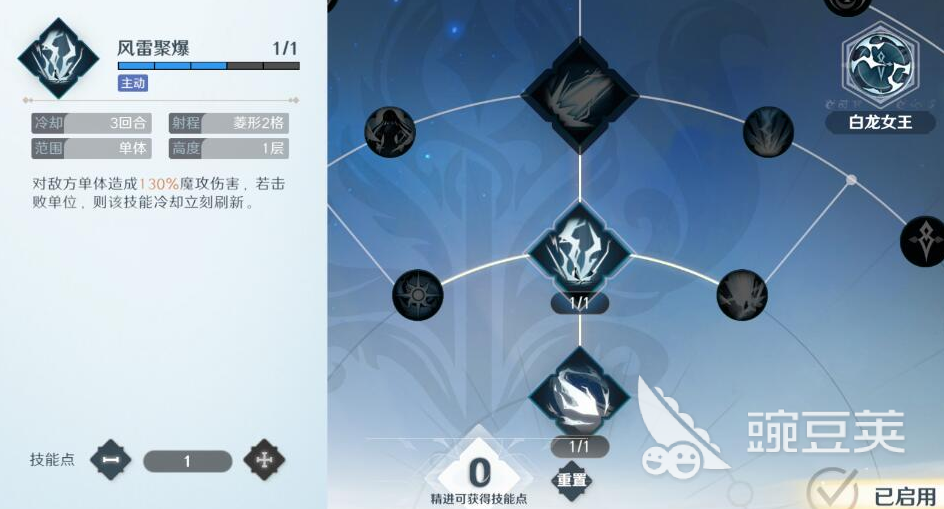Open the 精进可获得技能点 diamond counter
This screenshot has height=509, width=944.
click(x=480, y=472)
